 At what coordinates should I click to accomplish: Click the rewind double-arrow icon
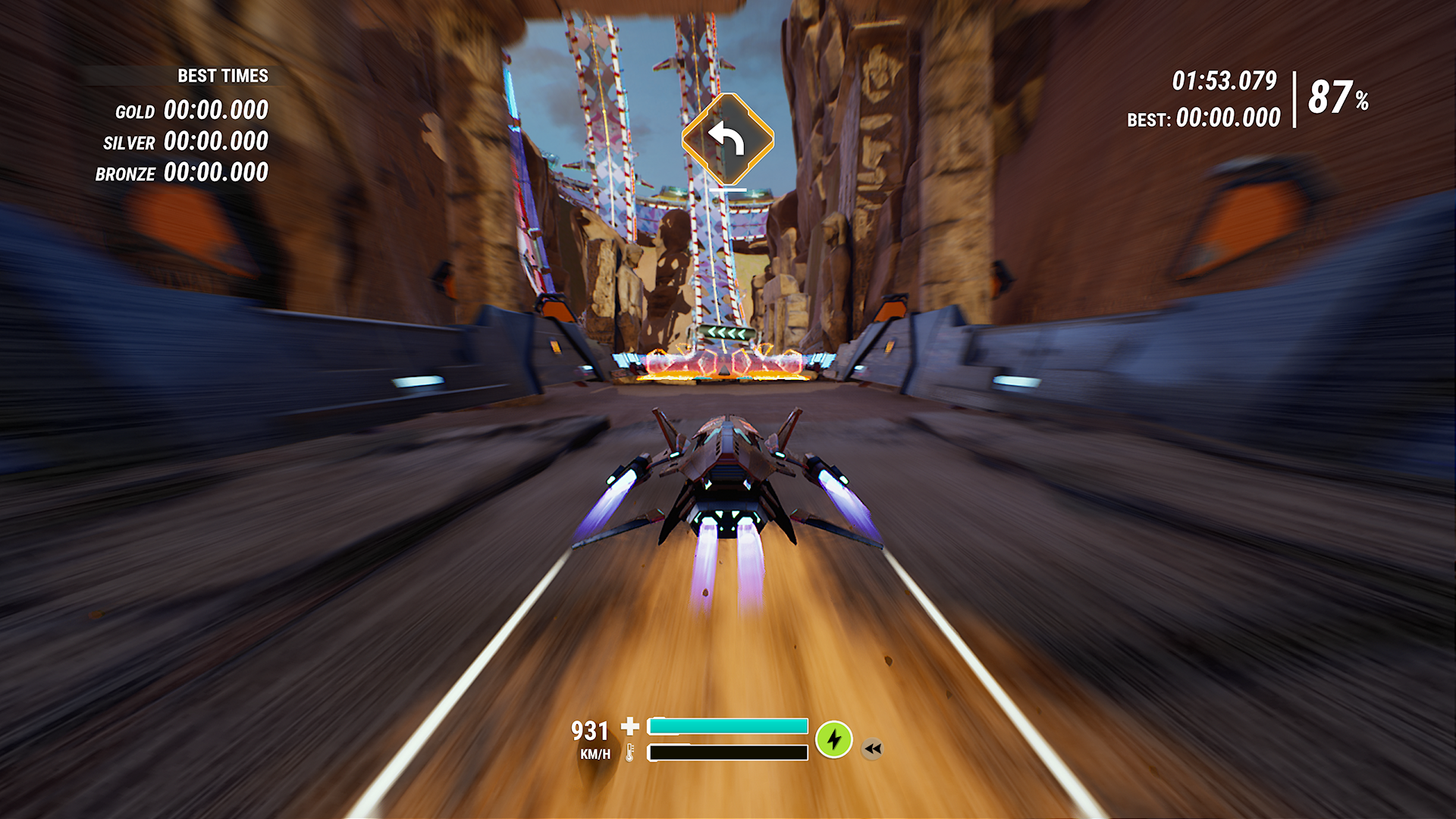pyautogui.click(x=873, y=748)
